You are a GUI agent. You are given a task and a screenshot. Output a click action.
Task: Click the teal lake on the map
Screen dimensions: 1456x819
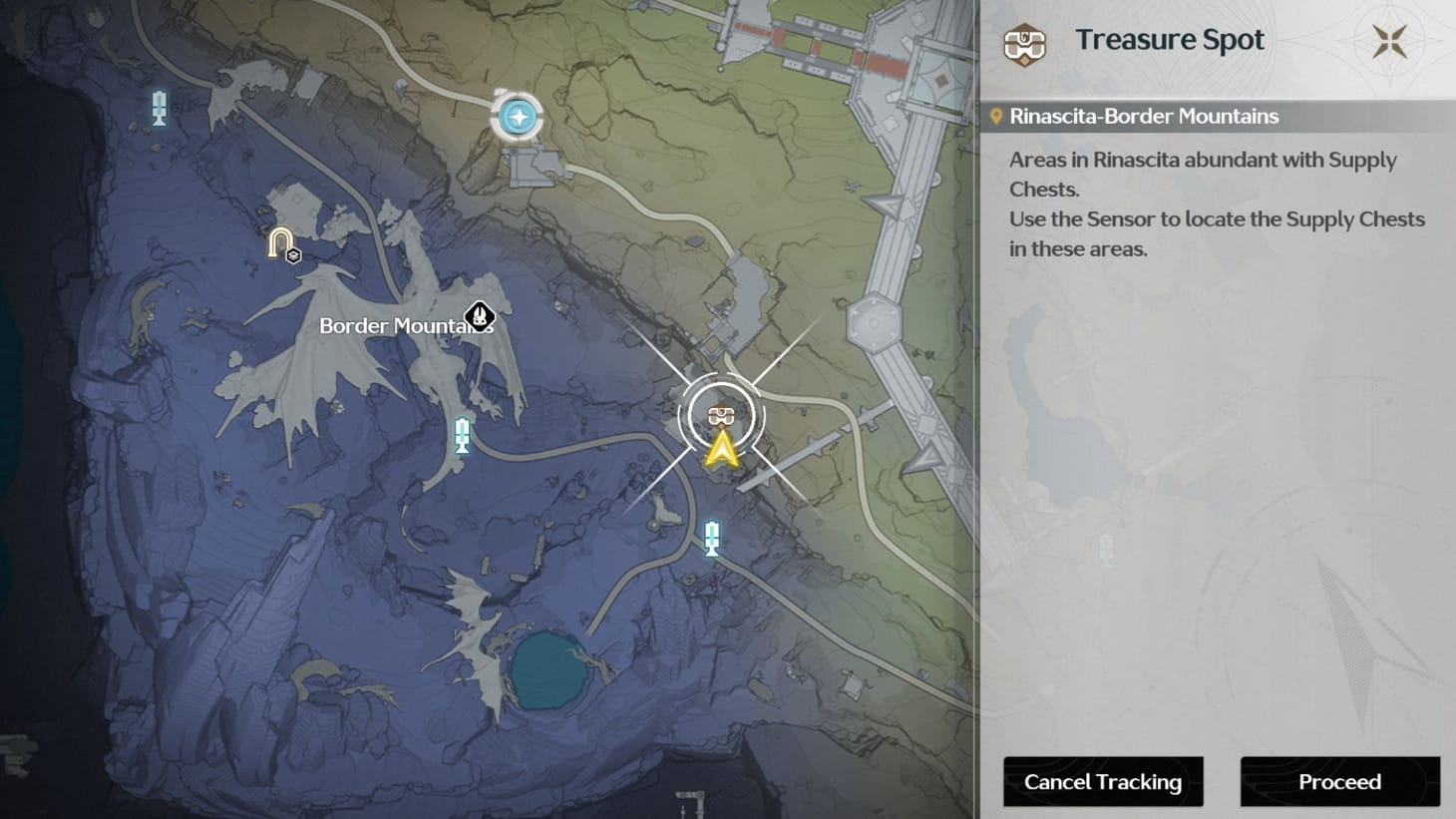coord(549,672)
